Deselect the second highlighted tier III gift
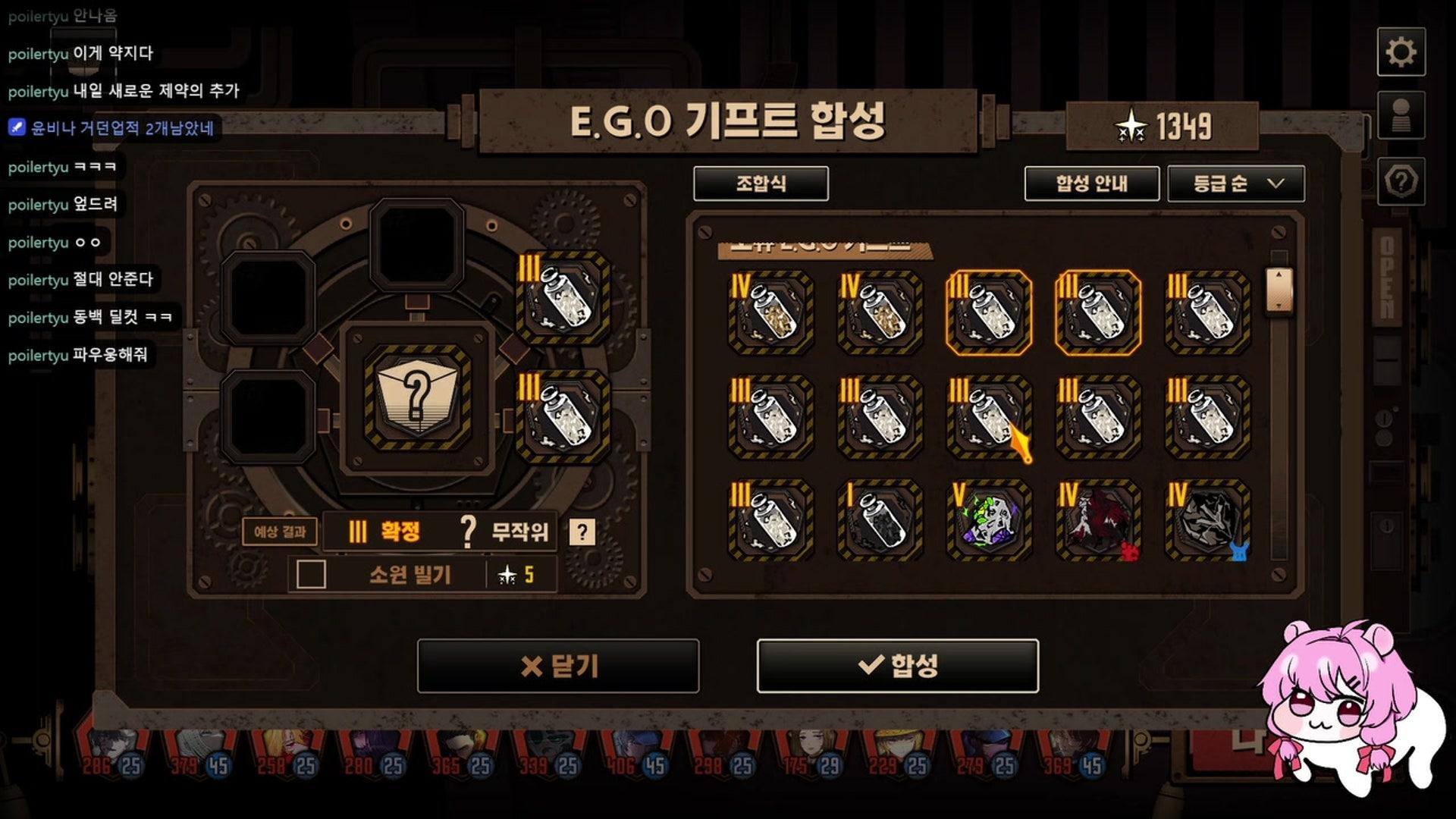The image size is (1456, 819). tap(1100, 311)
